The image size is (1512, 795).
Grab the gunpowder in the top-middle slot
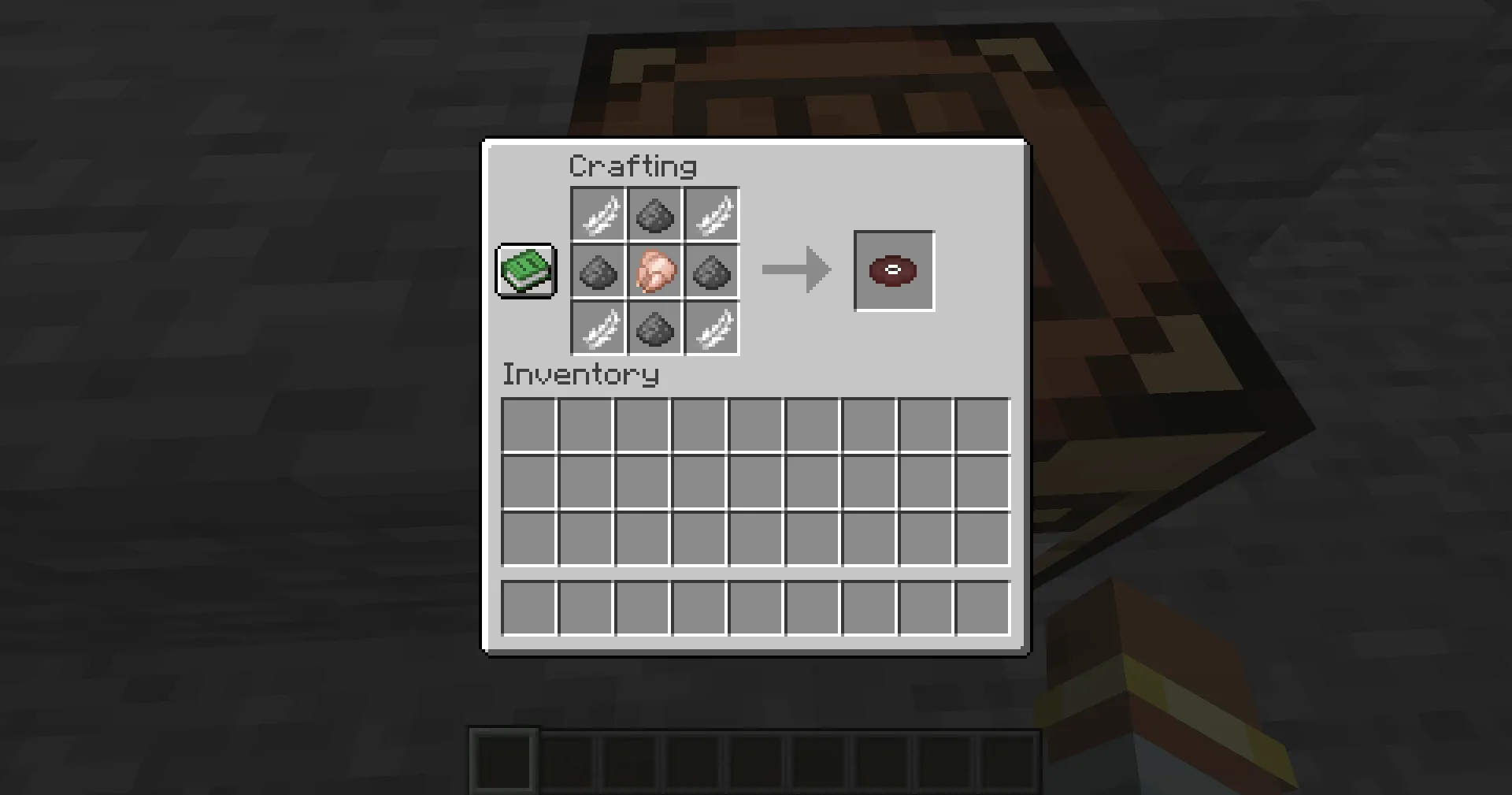[x=654, y=214]
